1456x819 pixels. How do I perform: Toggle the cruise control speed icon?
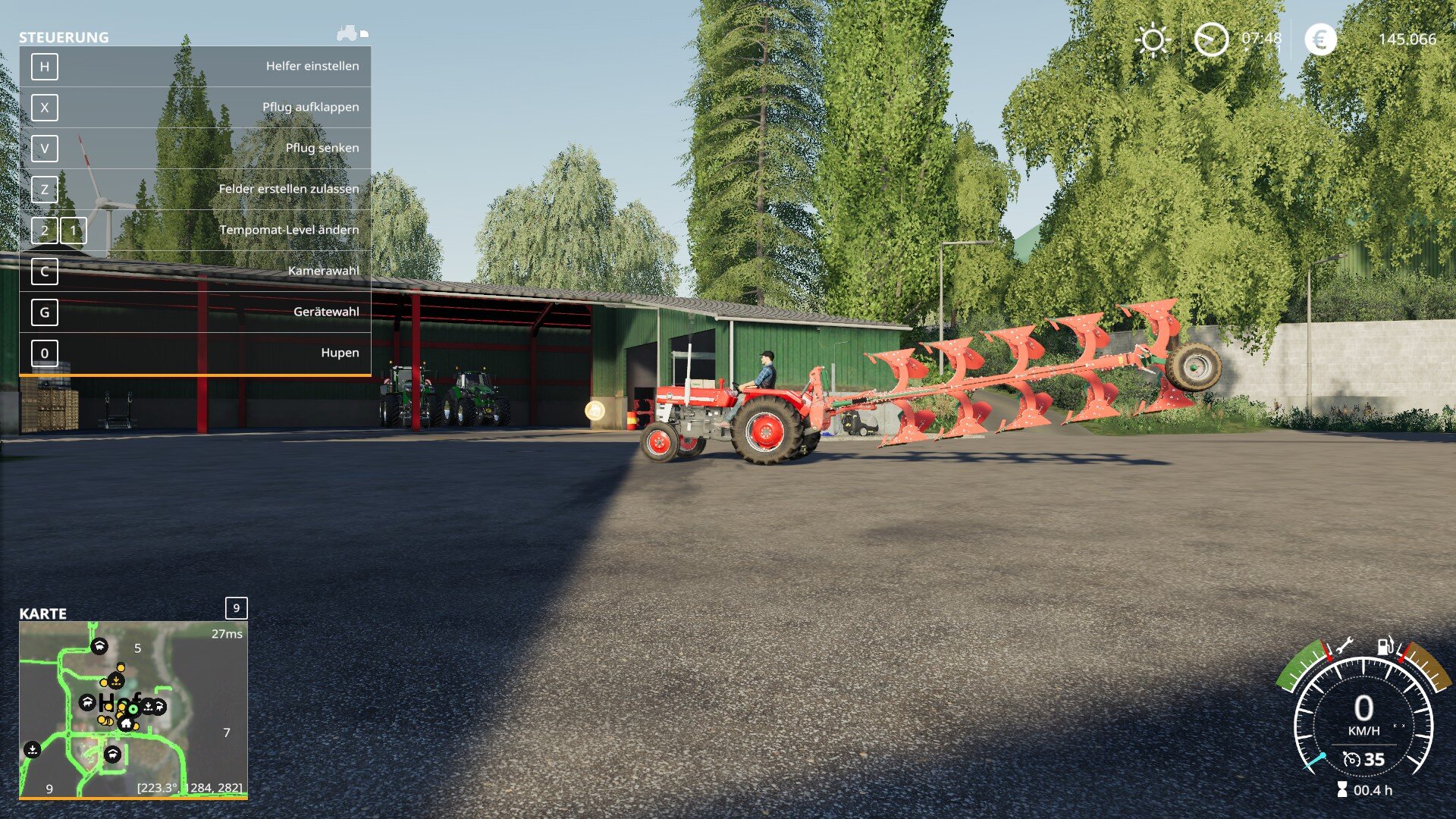click(1351, 759)
